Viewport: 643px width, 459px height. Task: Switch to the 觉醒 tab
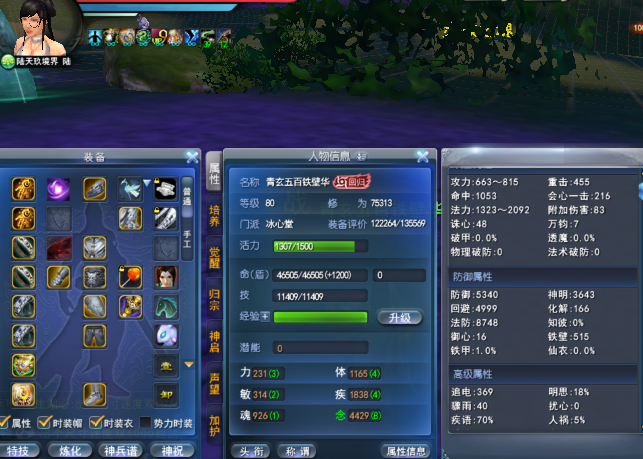(x=213, y=257)
